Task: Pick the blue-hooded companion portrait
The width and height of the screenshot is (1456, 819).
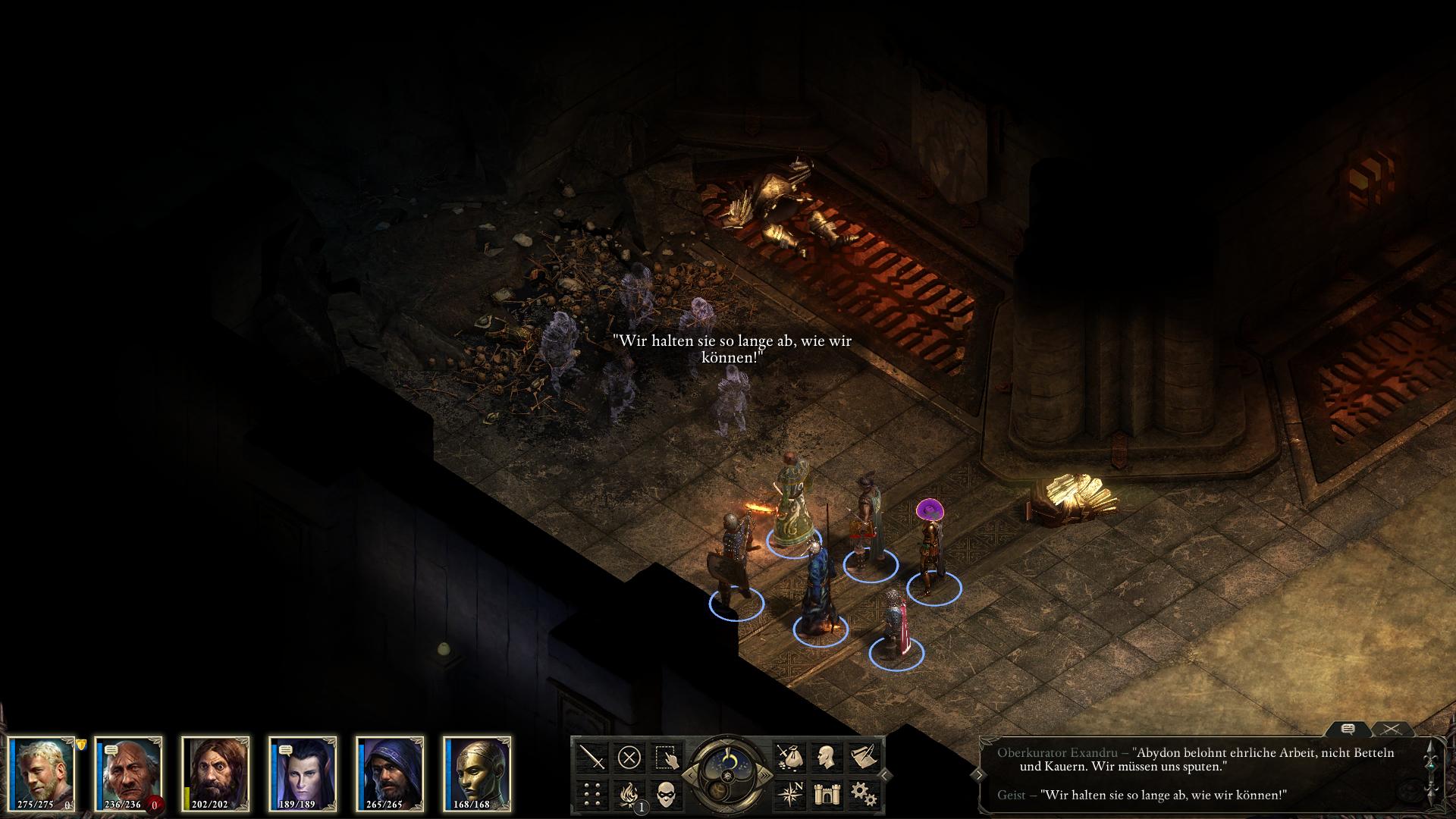Action: click(x=391, y=770)
